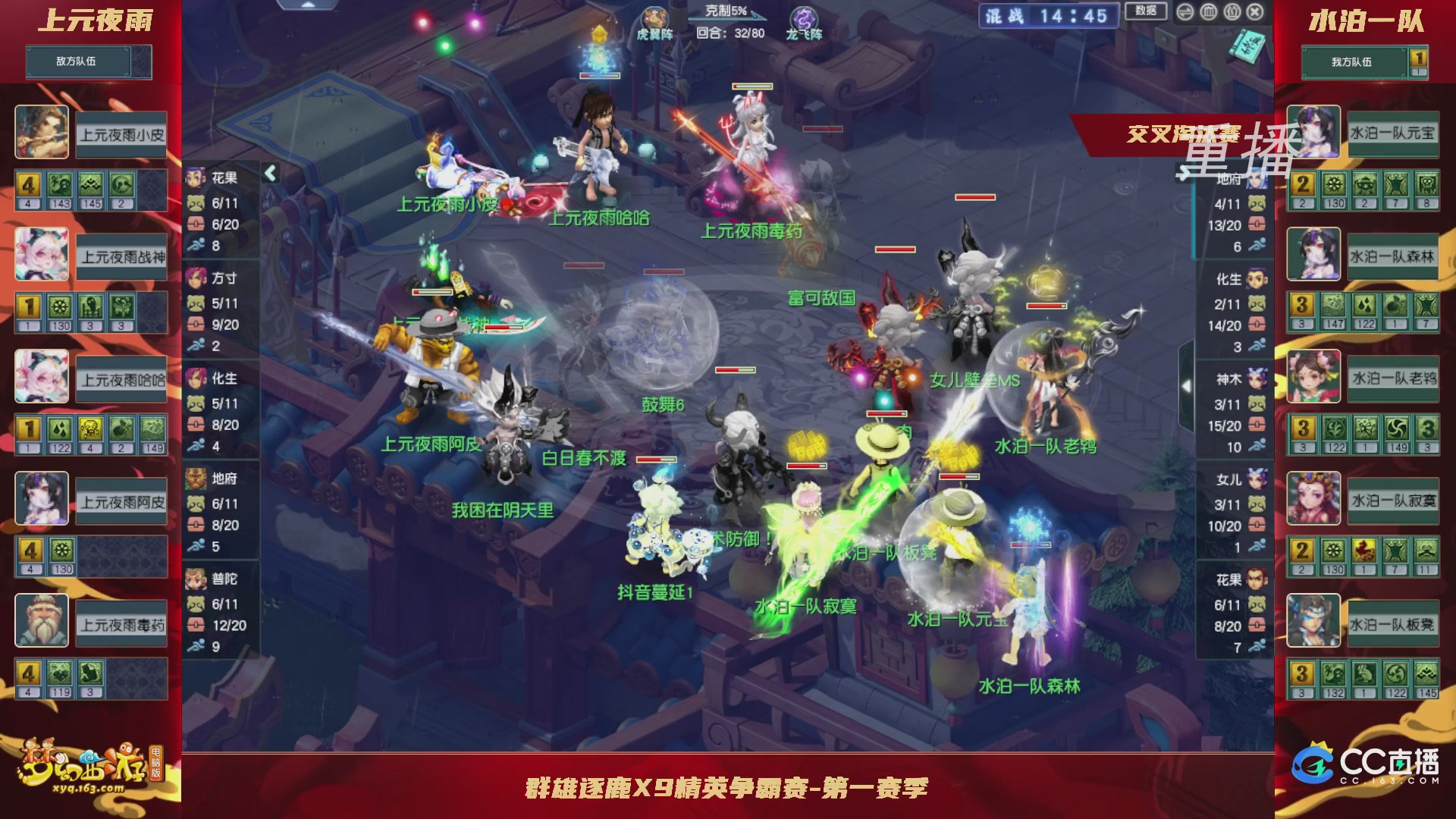Image resolution: width=1456 pixels, height=819 pixels.
Task: Click the monkey-face kill counter icon beside 花果
Action: pyautogui.click(x=194, y=202)
